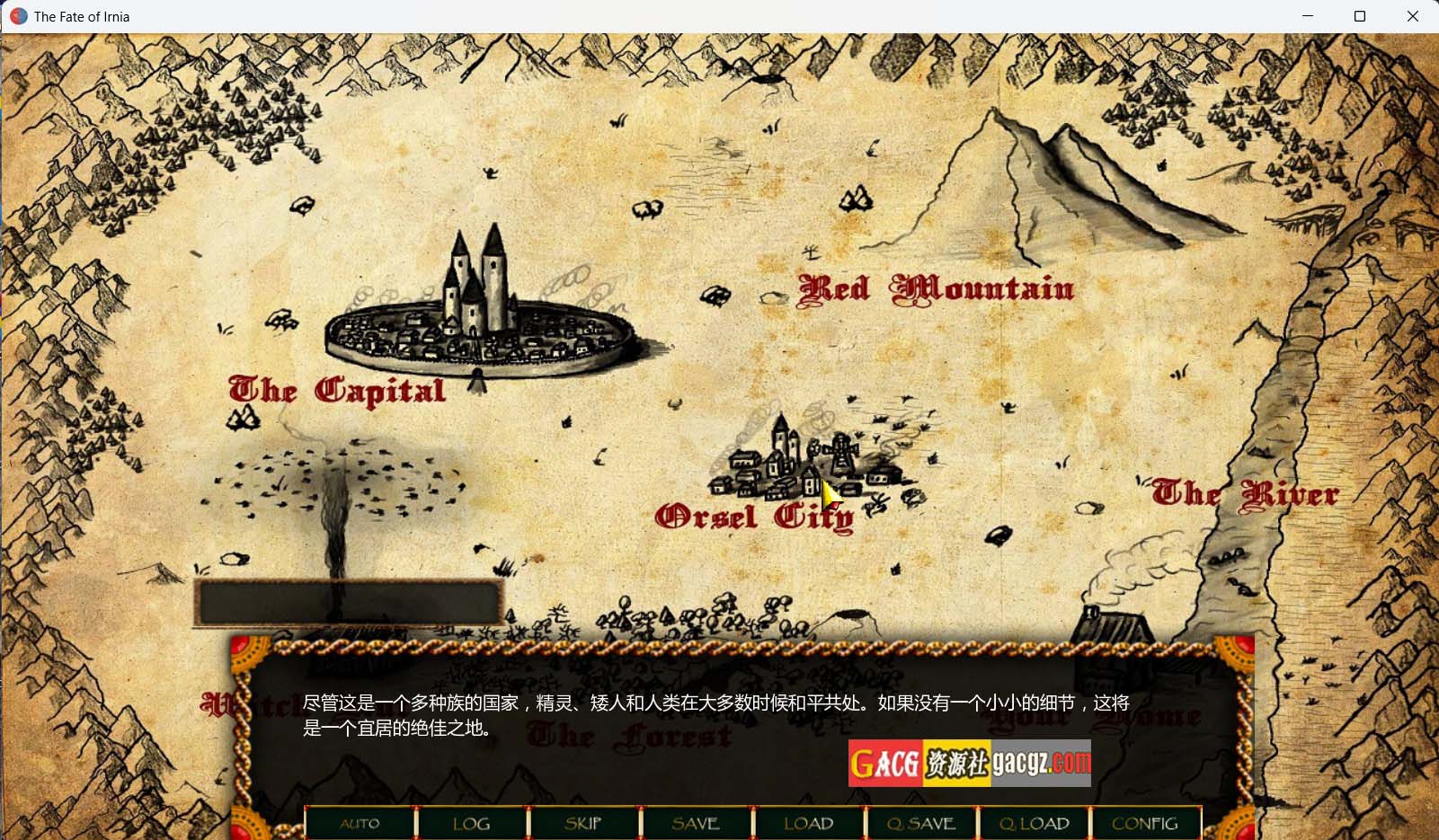Open the CONFIG settings
This screenshot has height=840, width=1439.
point(1145,823)
